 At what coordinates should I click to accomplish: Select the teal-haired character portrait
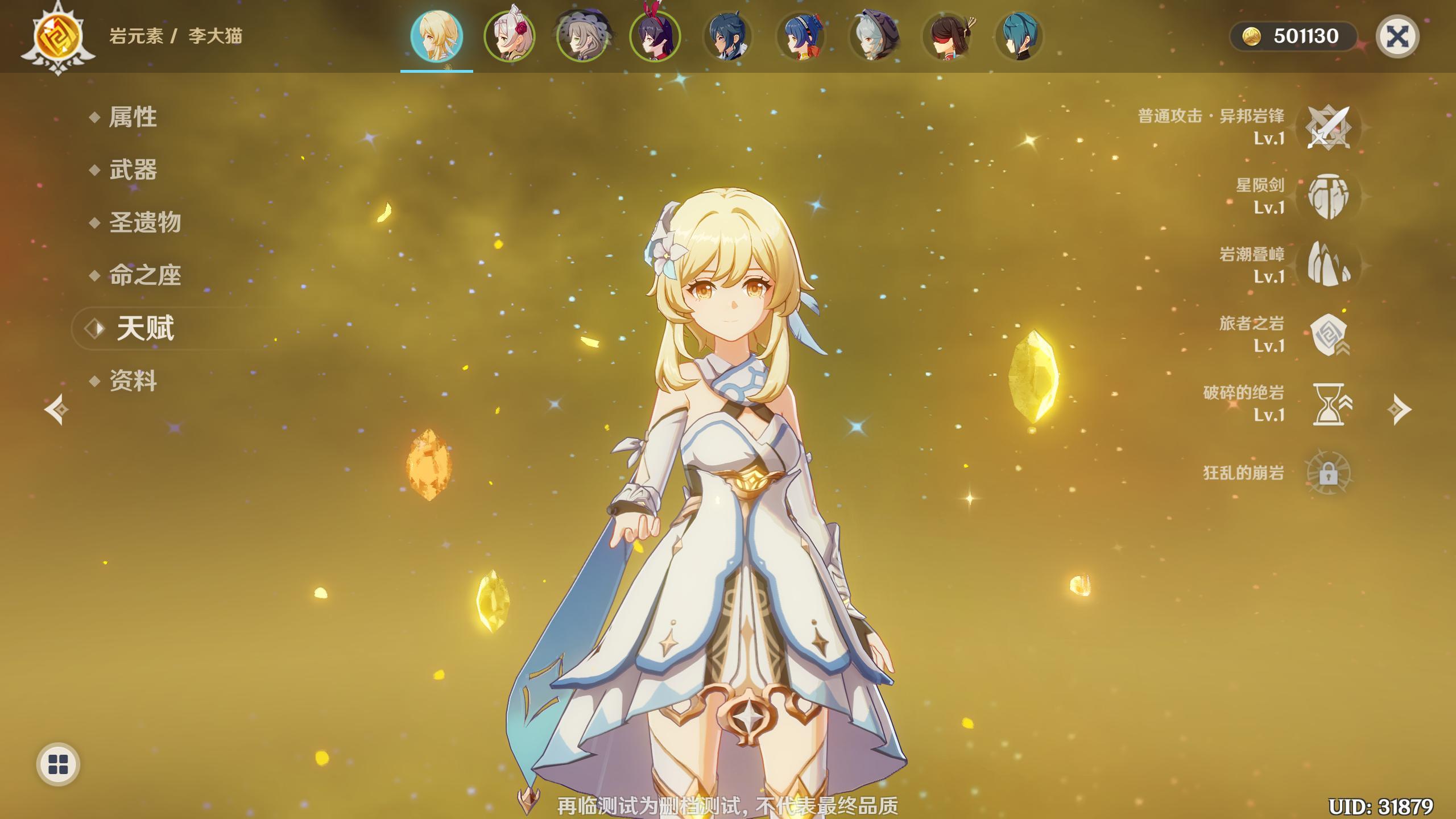(1019, 36)
